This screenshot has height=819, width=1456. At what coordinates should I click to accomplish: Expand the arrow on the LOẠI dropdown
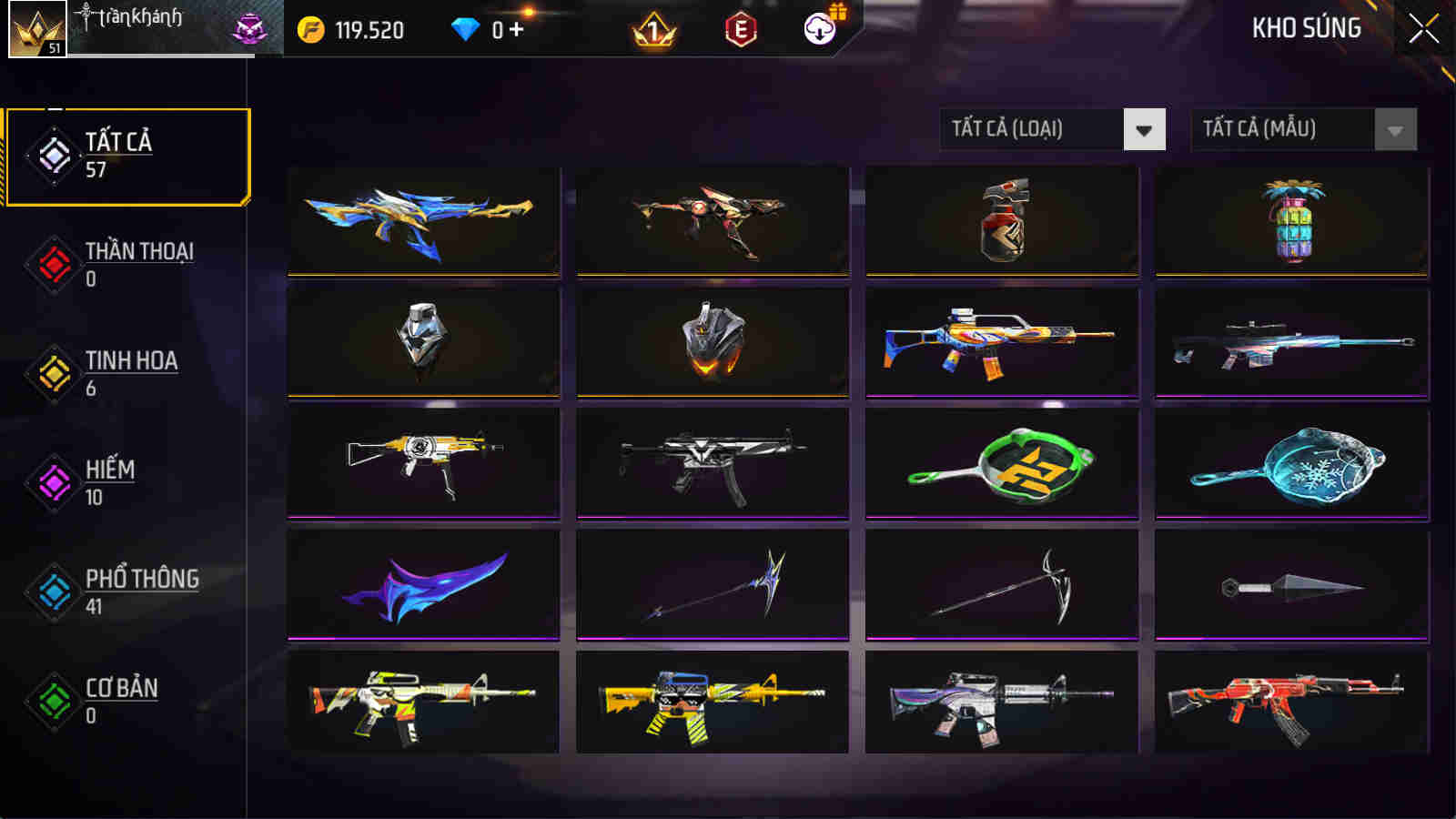[1143, 128]
